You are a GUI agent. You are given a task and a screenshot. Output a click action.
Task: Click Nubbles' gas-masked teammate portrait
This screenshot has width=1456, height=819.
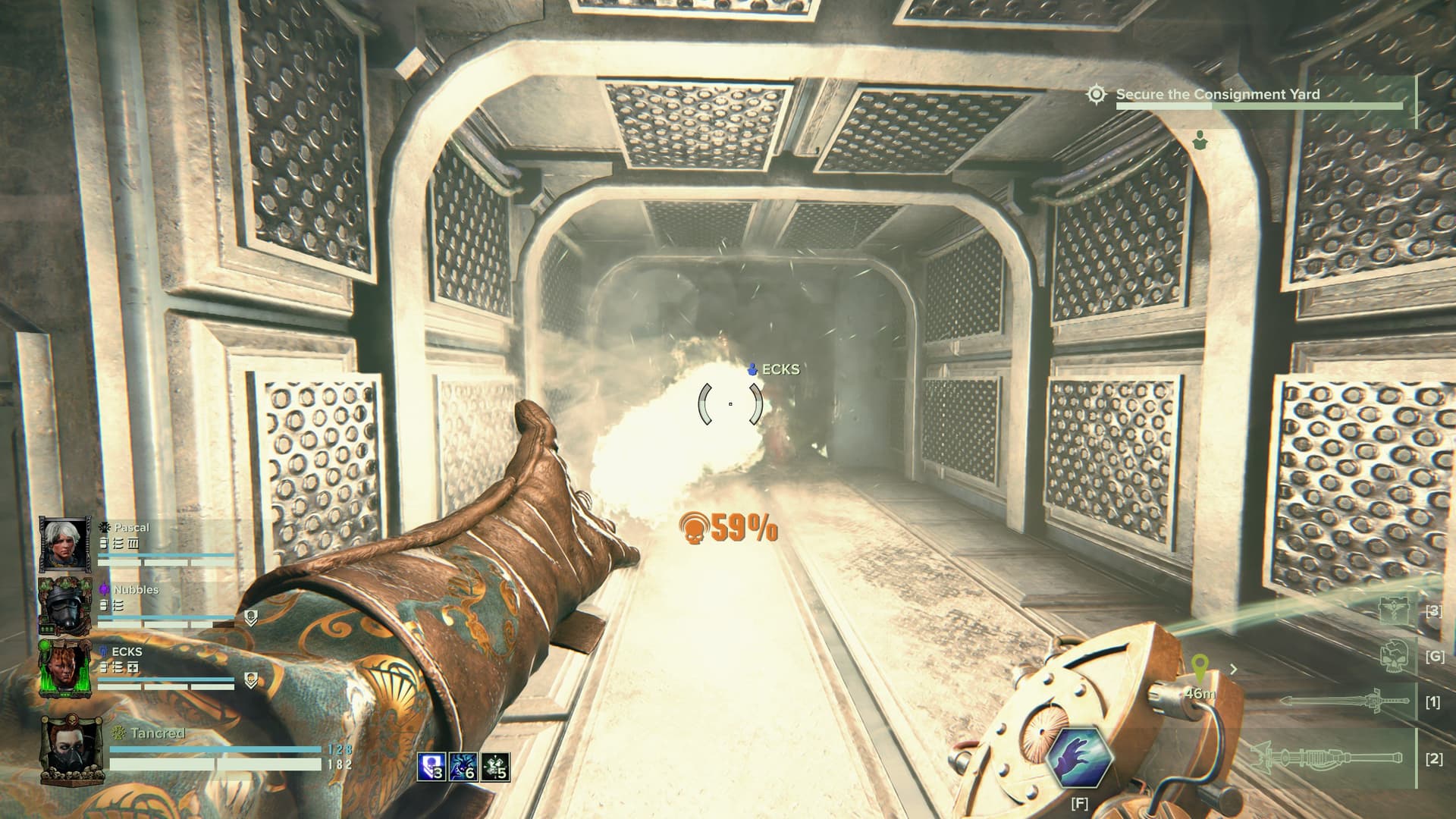(x=65, y=605)
